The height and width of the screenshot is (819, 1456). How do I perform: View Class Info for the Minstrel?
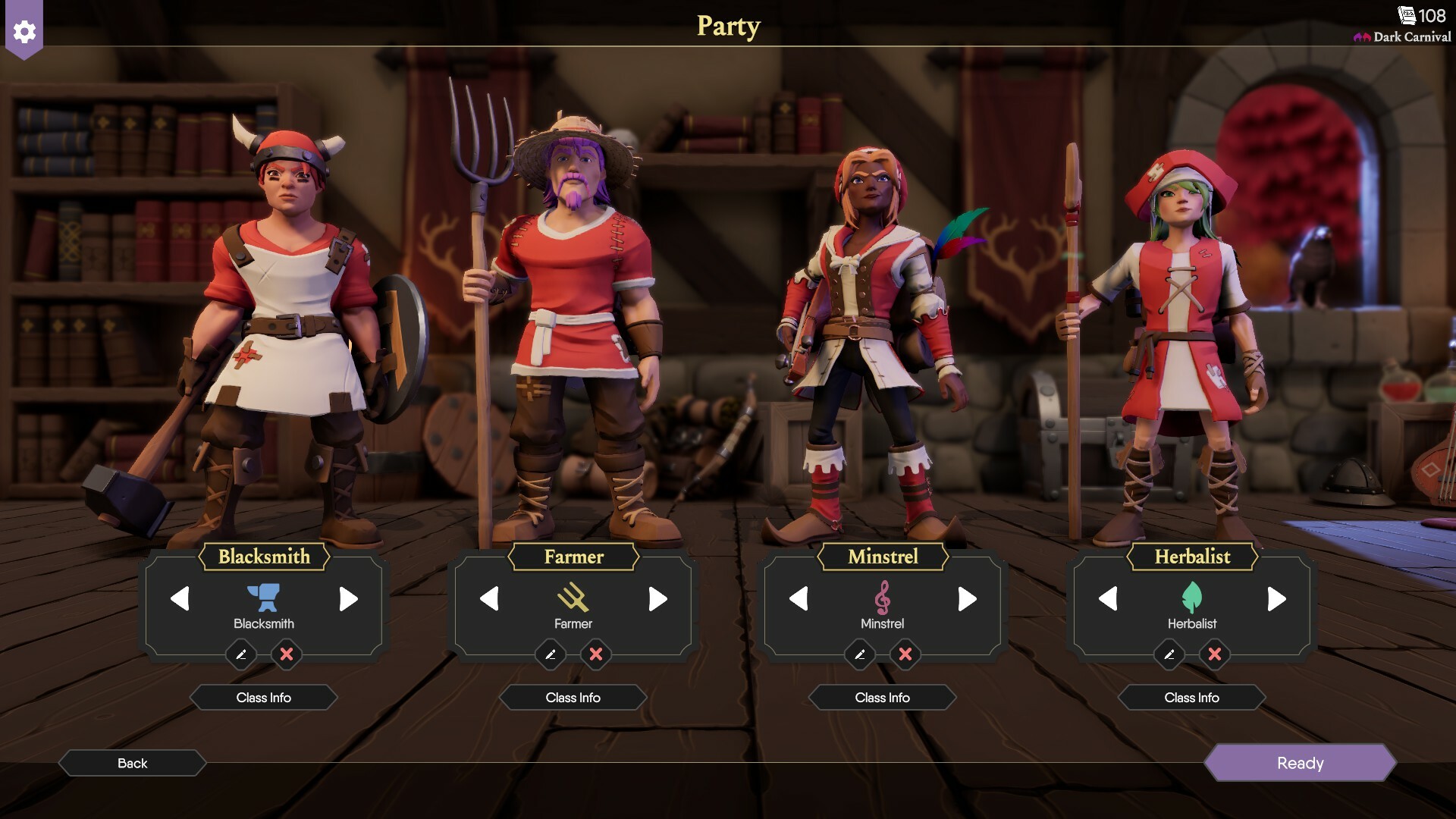[882, 698]
